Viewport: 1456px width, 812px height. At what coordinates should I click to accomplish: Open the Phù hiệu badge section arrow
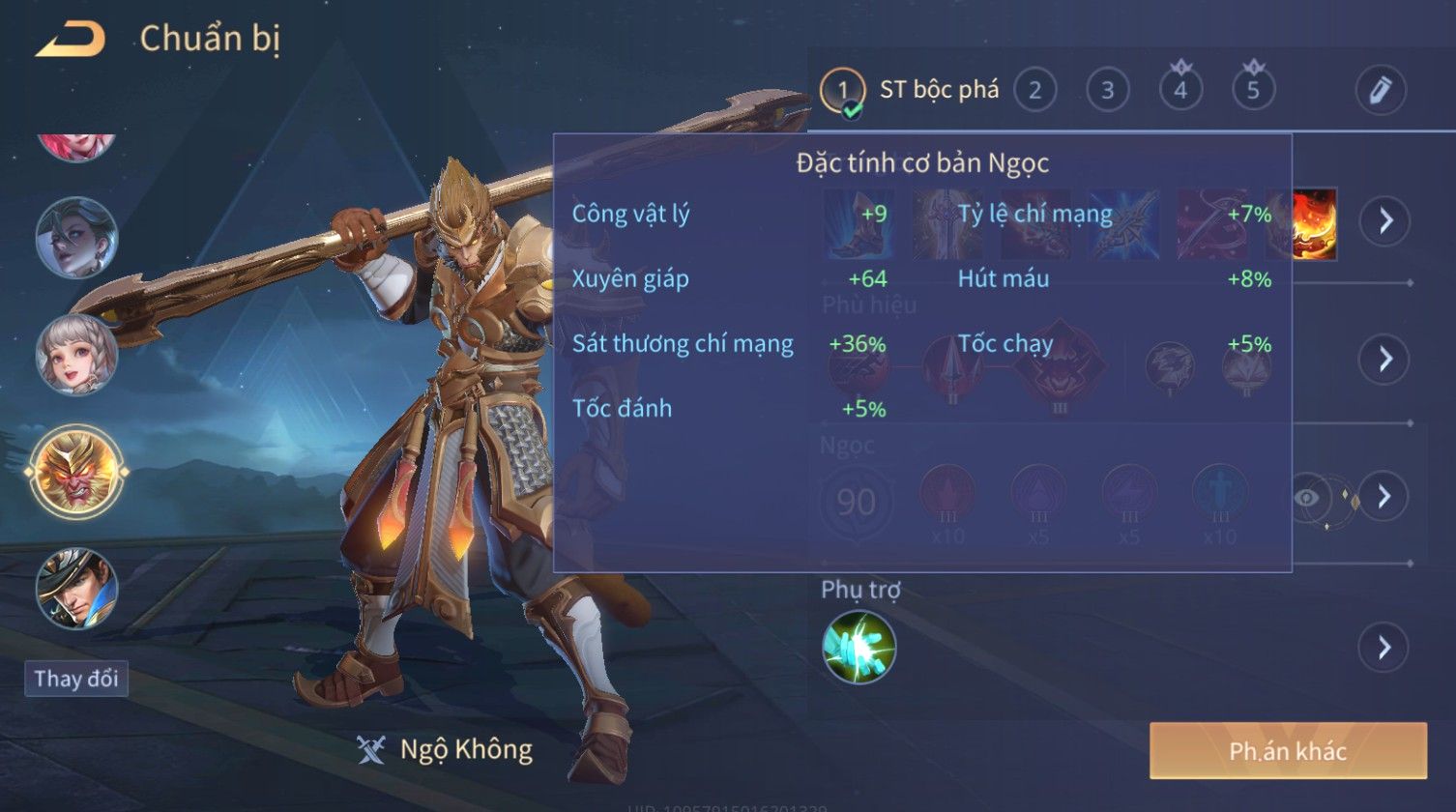pos(1384,360)
